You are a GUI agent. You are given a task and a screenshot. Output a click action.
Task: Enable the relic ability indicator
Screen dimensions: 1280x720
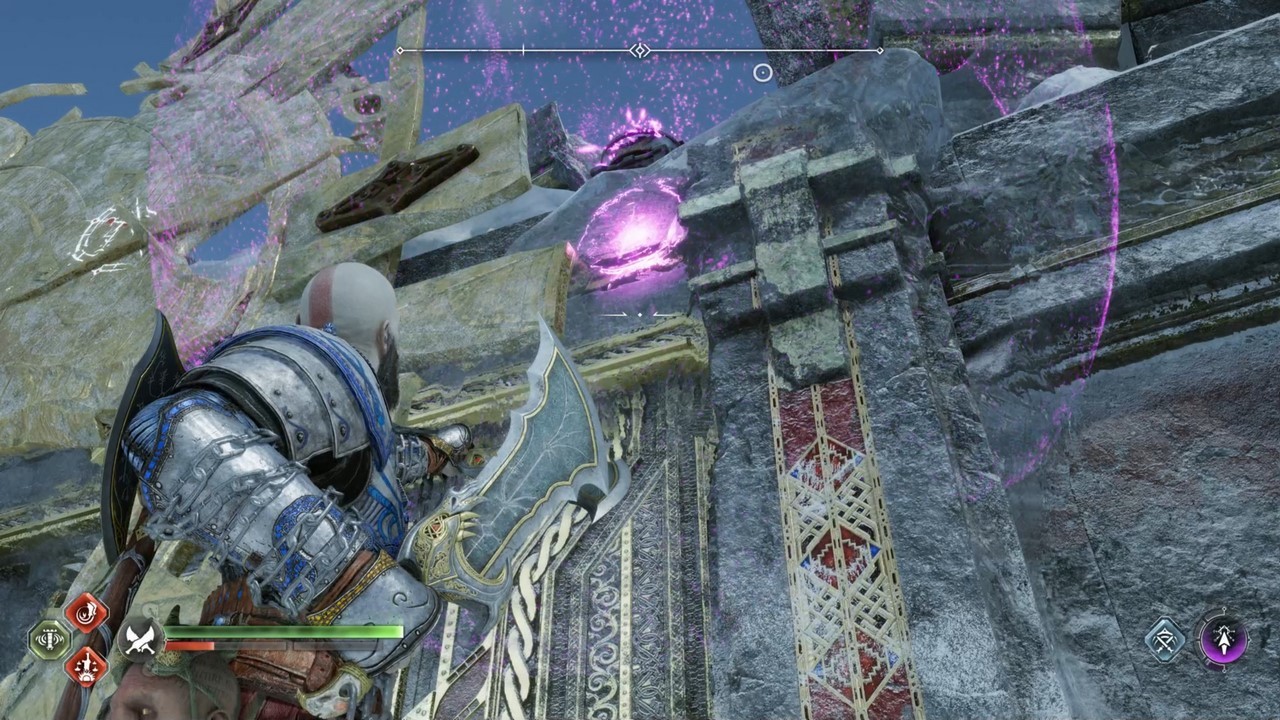pos(47,640)
